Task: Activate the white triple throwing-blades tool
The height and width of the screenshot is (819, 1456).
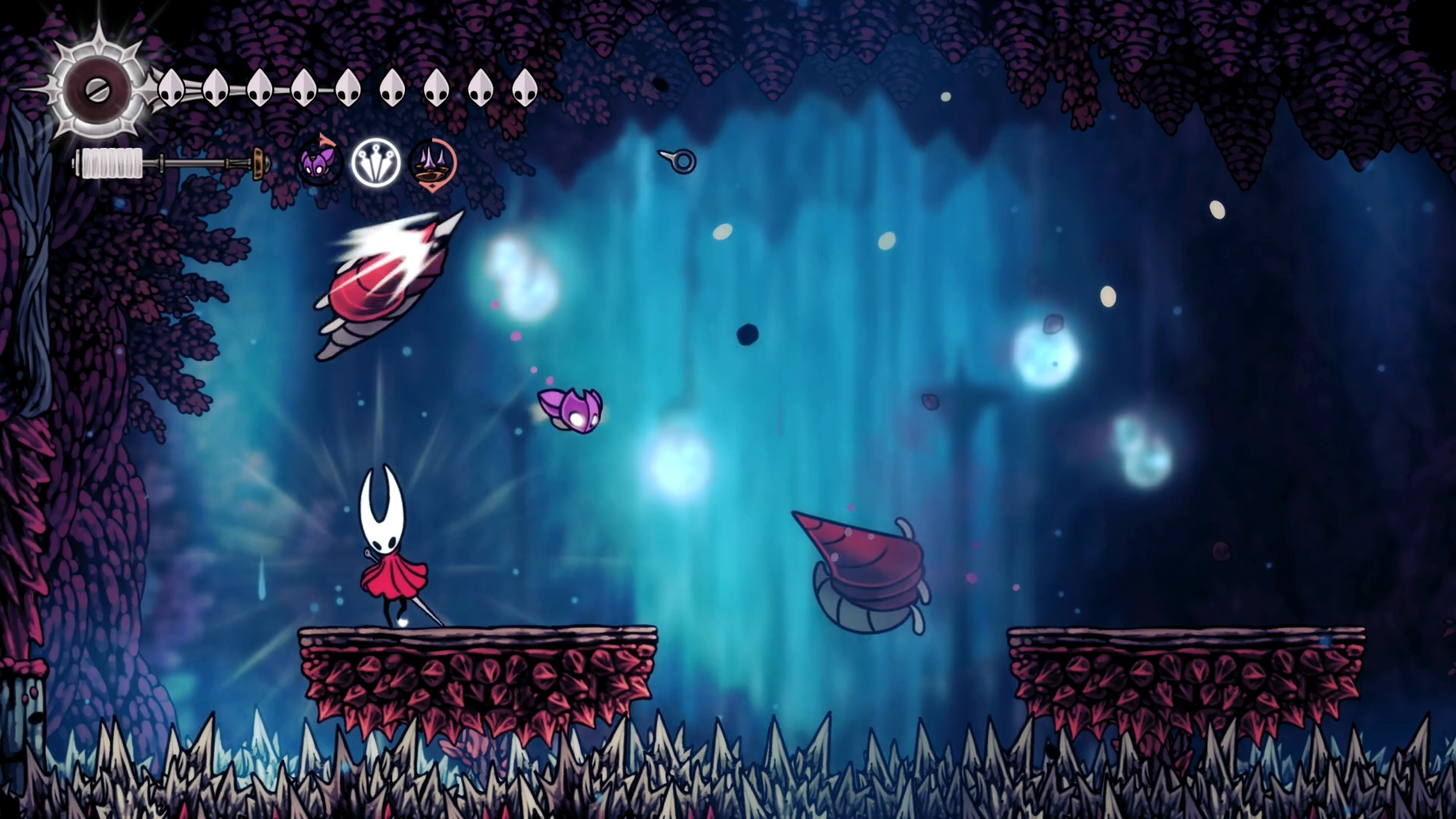Action: pyautogui.click(x=375, y=163)
